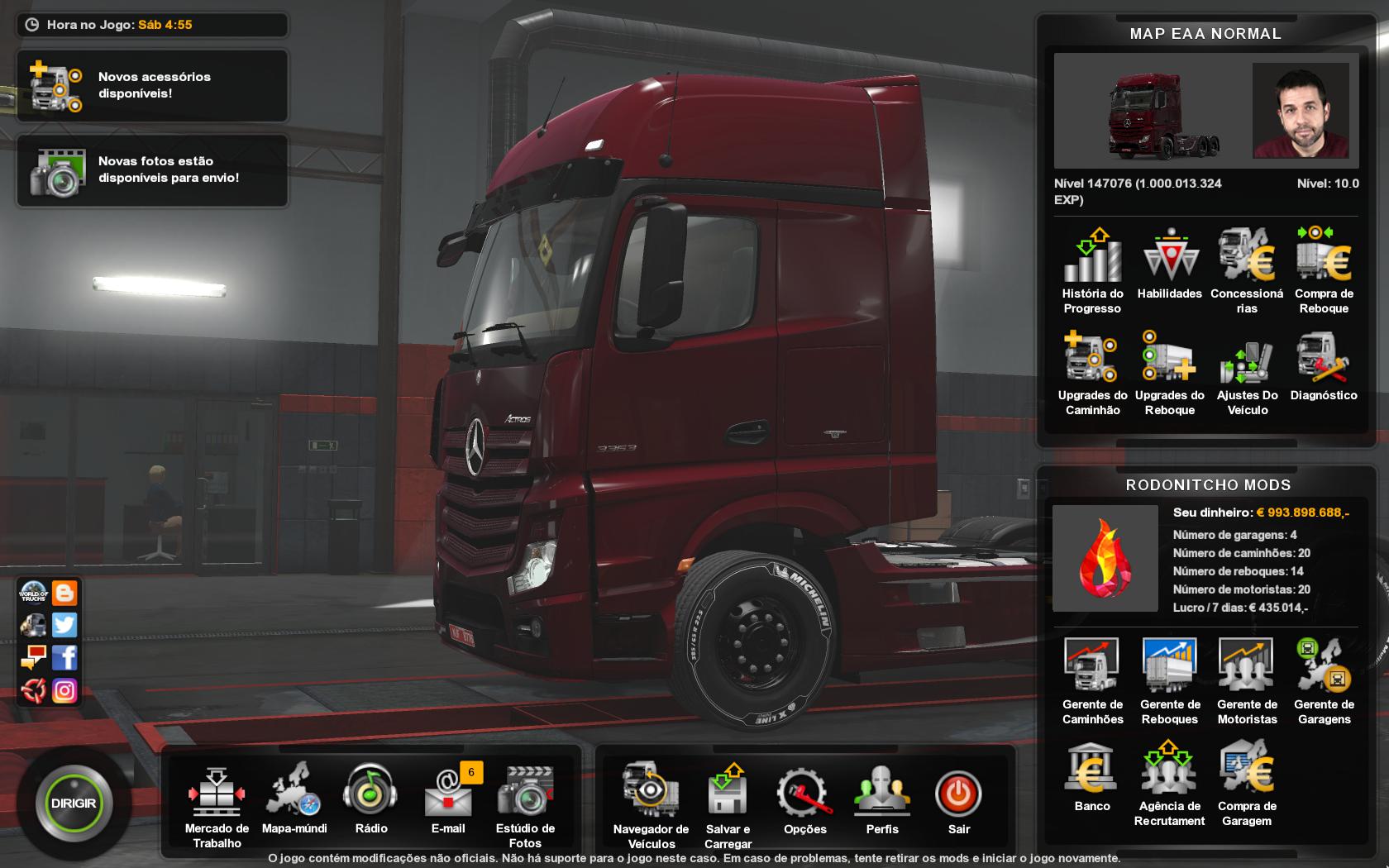The width and height of the screenshot is (1389, 868).
Task: Open the new accessories notification
Action: [x=152, y=86]
